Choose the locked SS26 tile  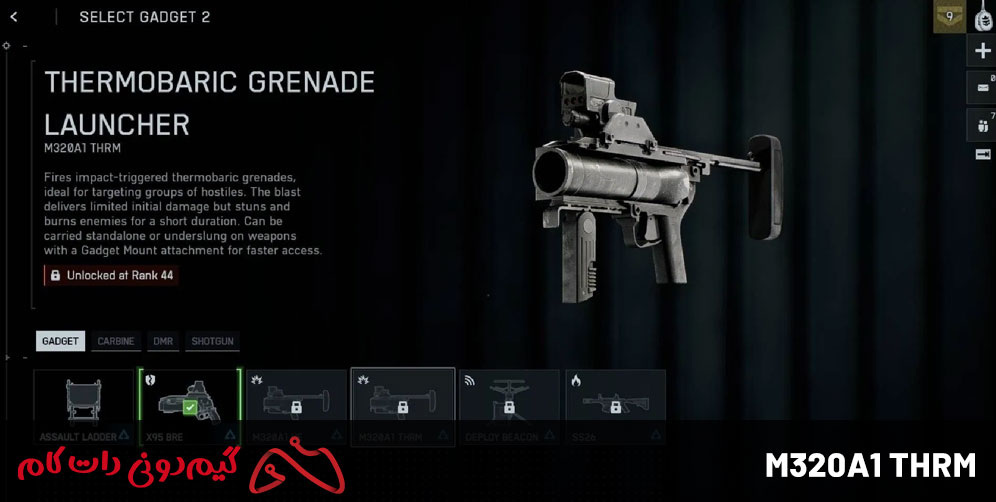615,407
